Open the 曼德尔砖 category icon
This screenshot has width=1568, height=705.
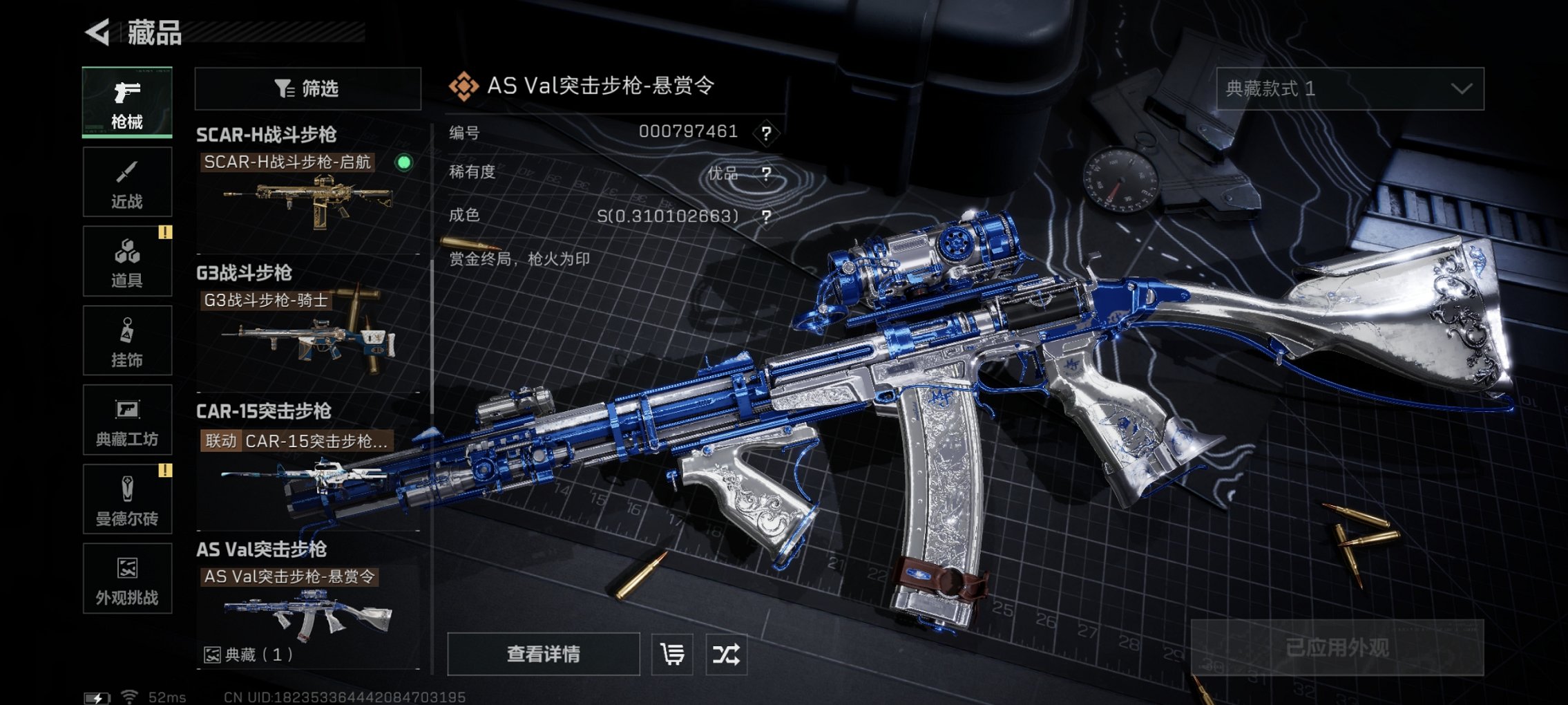click(x=126, y=499)
